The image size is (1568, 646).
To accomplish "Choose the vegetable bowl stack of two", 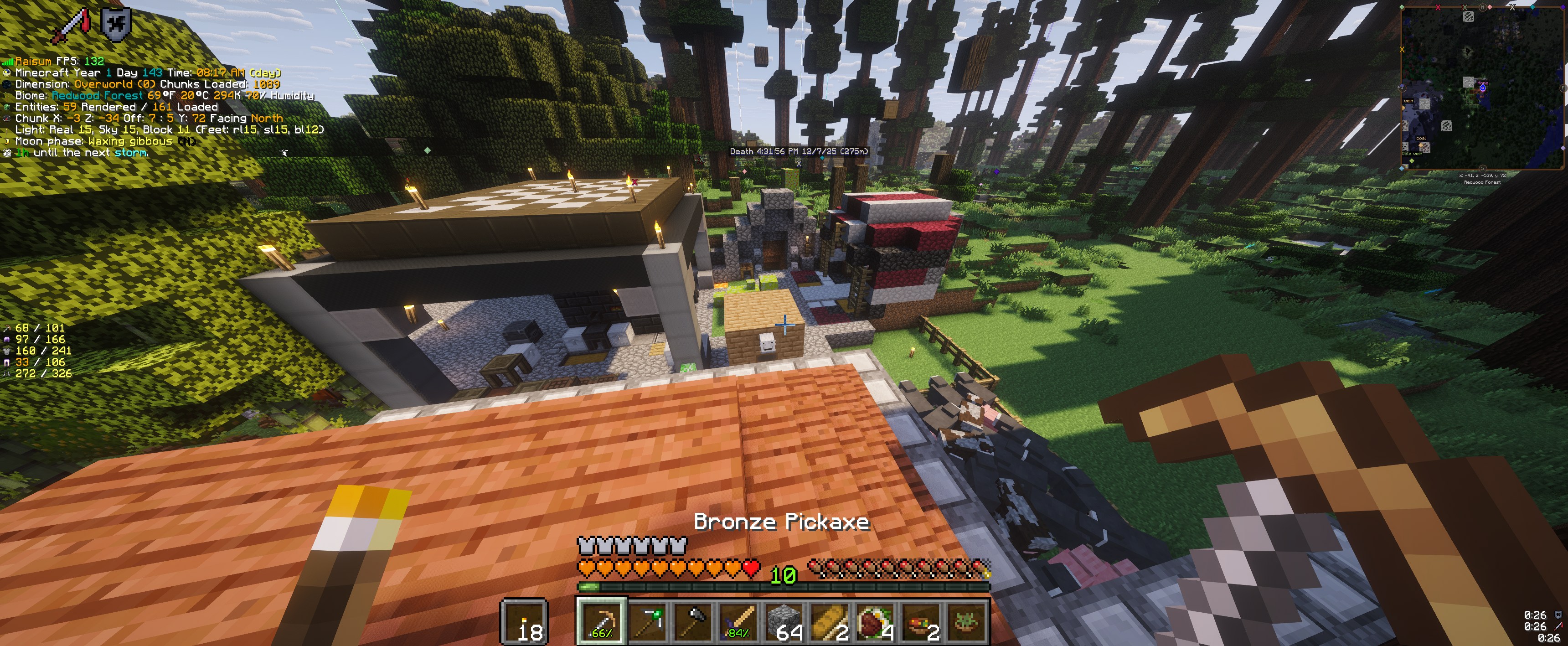I will click(x=920, y=620).
